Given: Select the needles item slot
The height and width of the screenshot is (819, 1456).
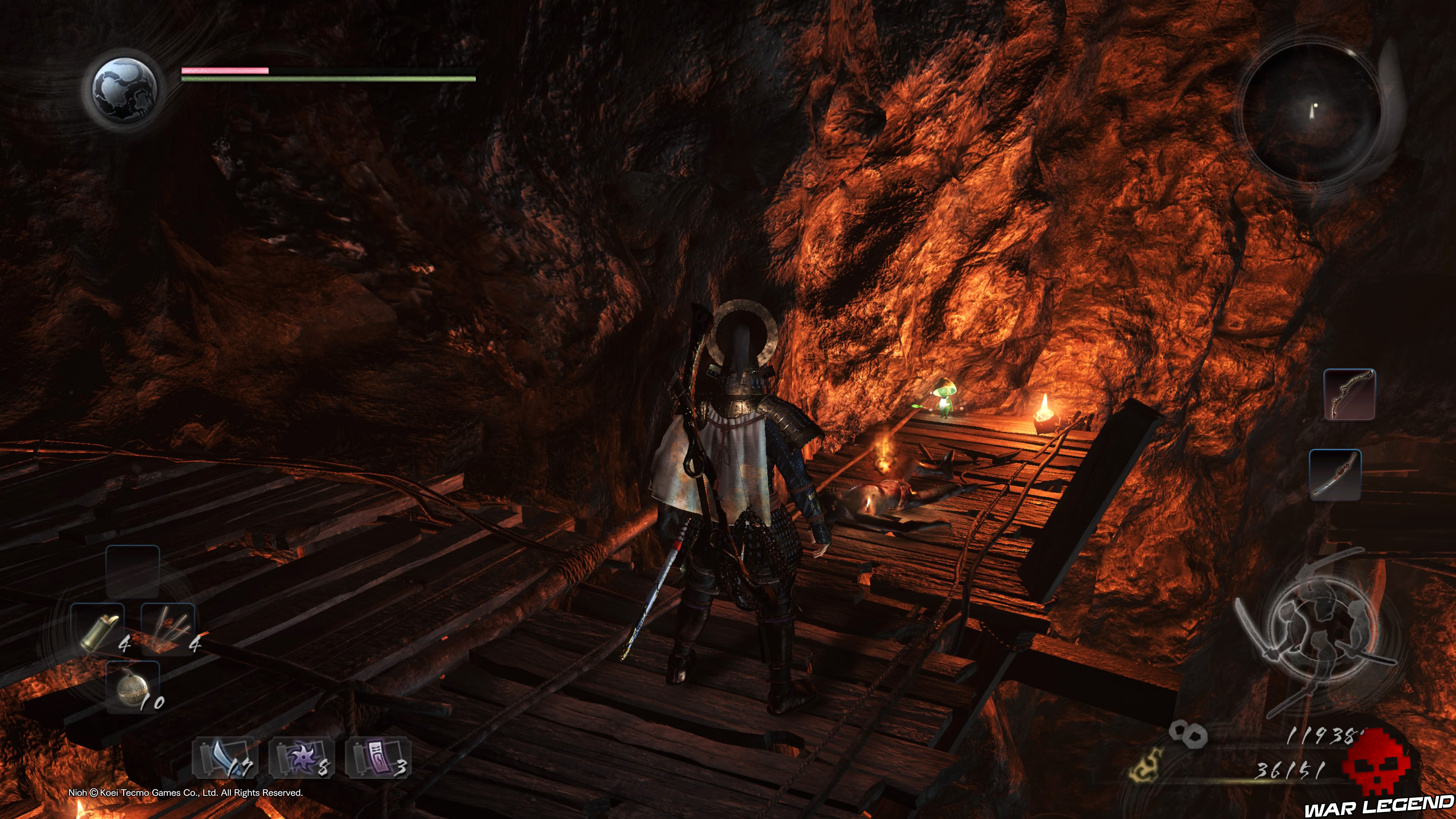Looking at the screenshot, I should 168,629.
